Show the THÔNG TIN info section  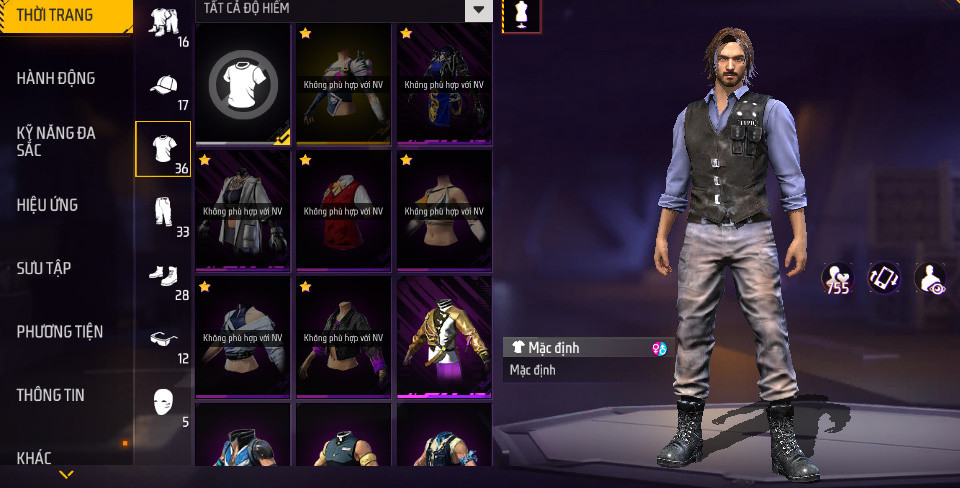[x=50, y=395]
